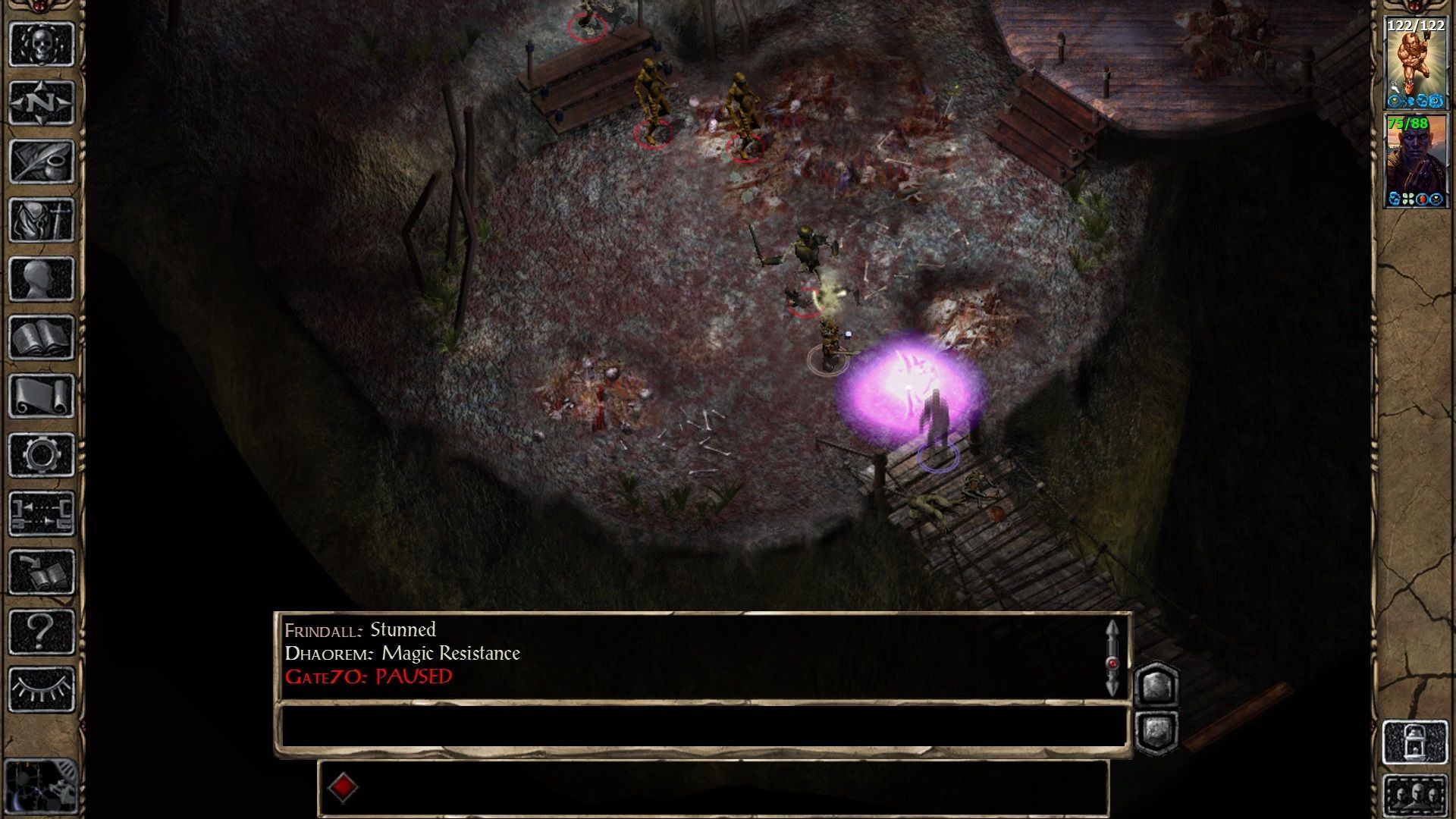Click the skull icon in the sidebar
Image resolution: width=1456 pixels, height=819 pixels.
click(41, 44)
